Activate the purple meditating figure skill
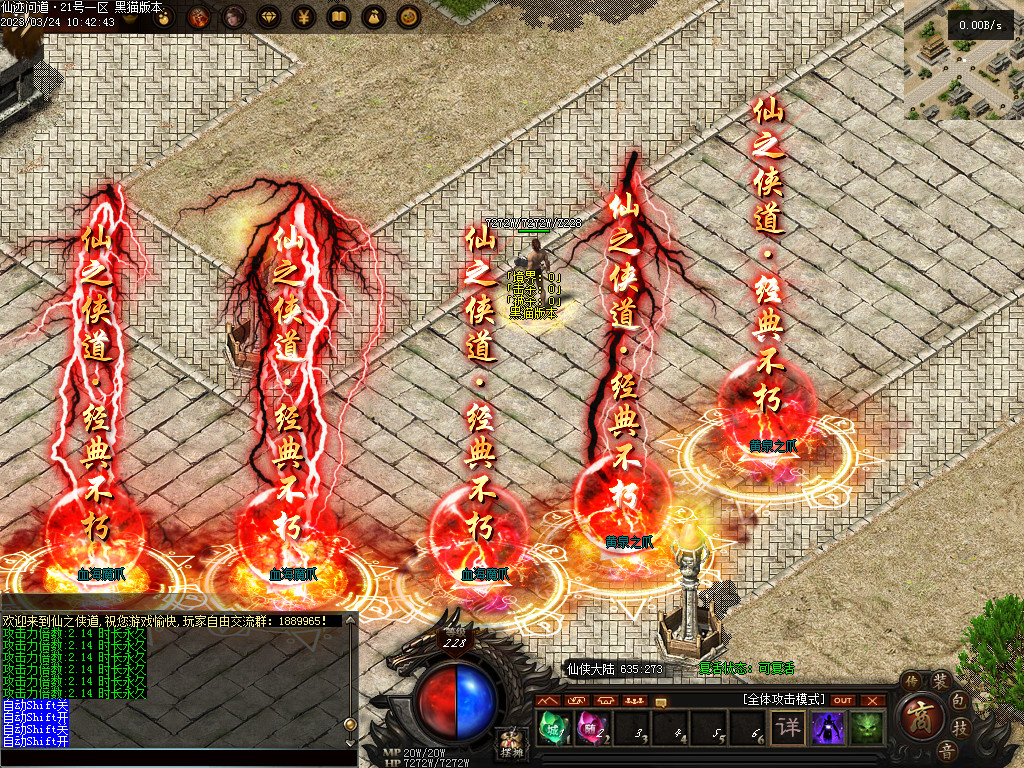 click(x=827, y=727)
